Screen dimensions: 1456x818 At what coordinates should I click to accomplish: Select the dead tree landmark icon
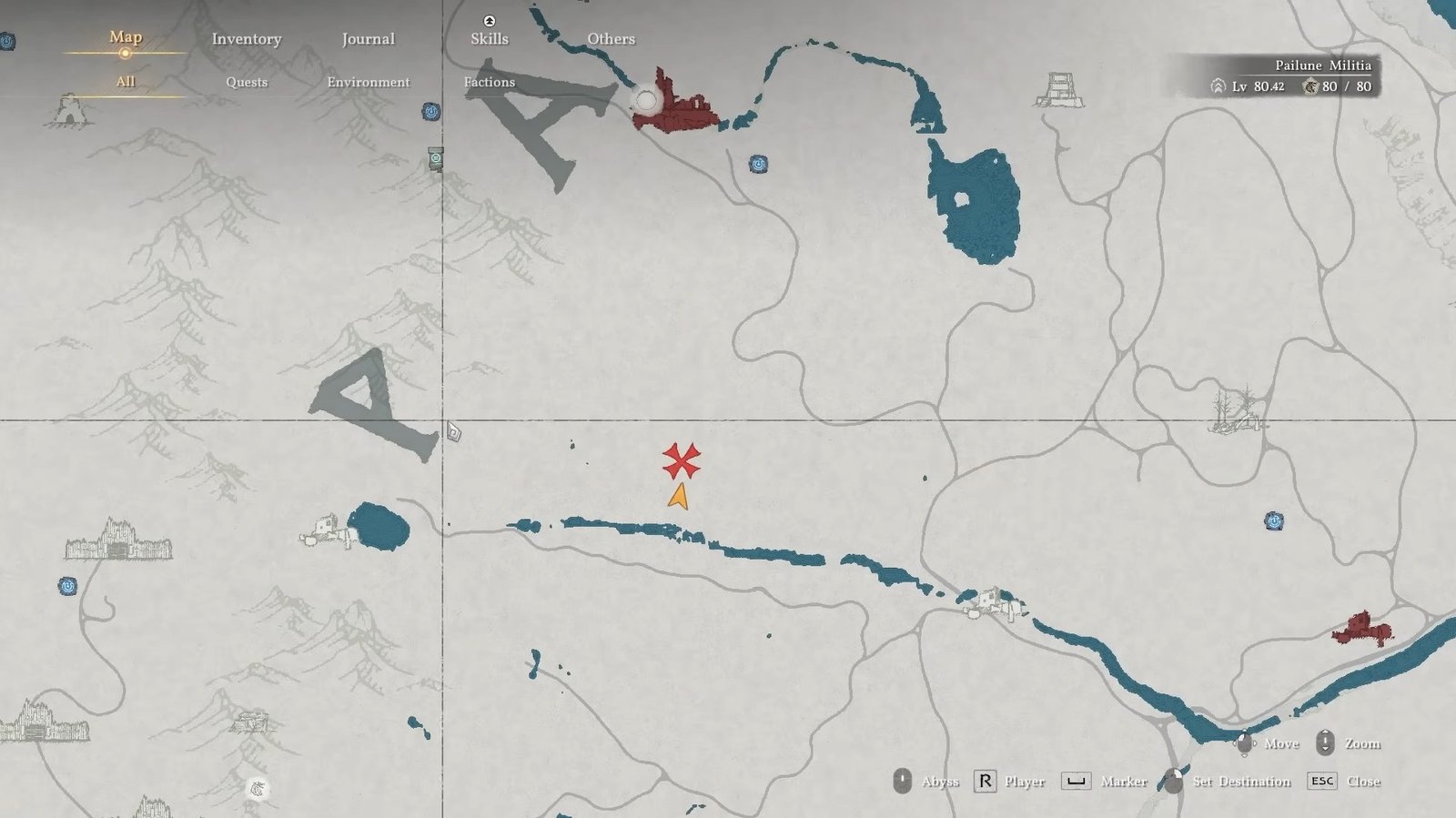pos(1237,409)
